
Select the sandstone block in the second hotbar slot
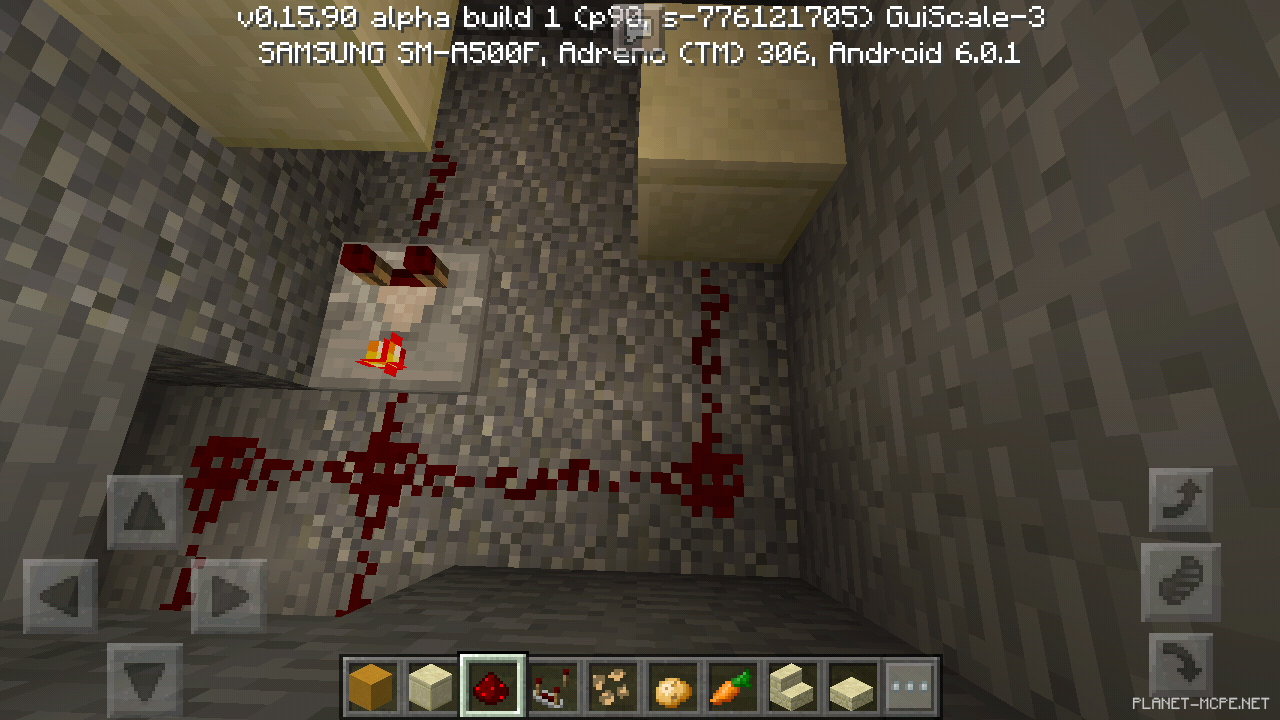(x=431, y=684)
